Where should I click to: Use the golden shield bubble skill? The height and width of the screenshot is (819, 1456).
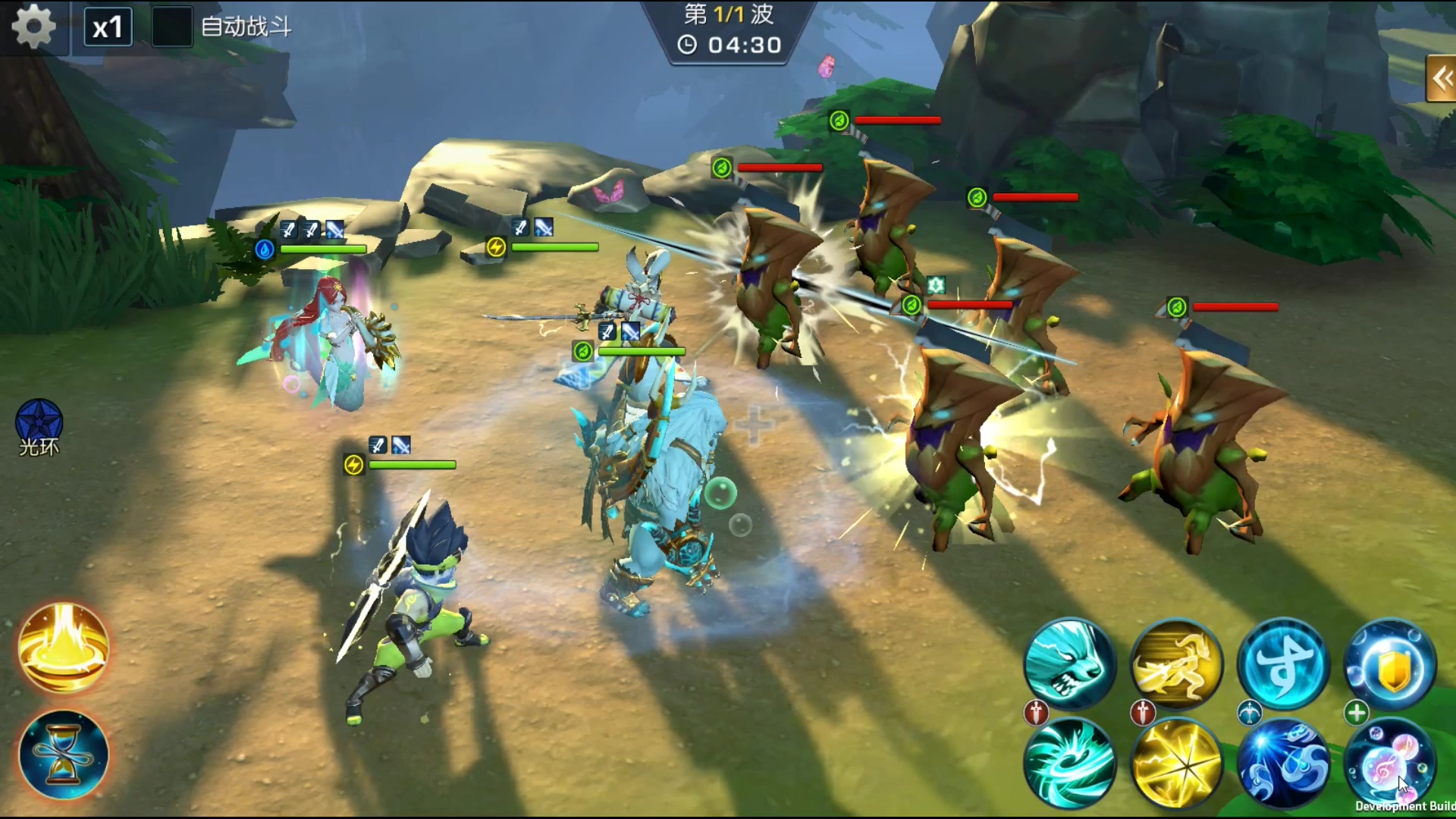point(1390,664)
